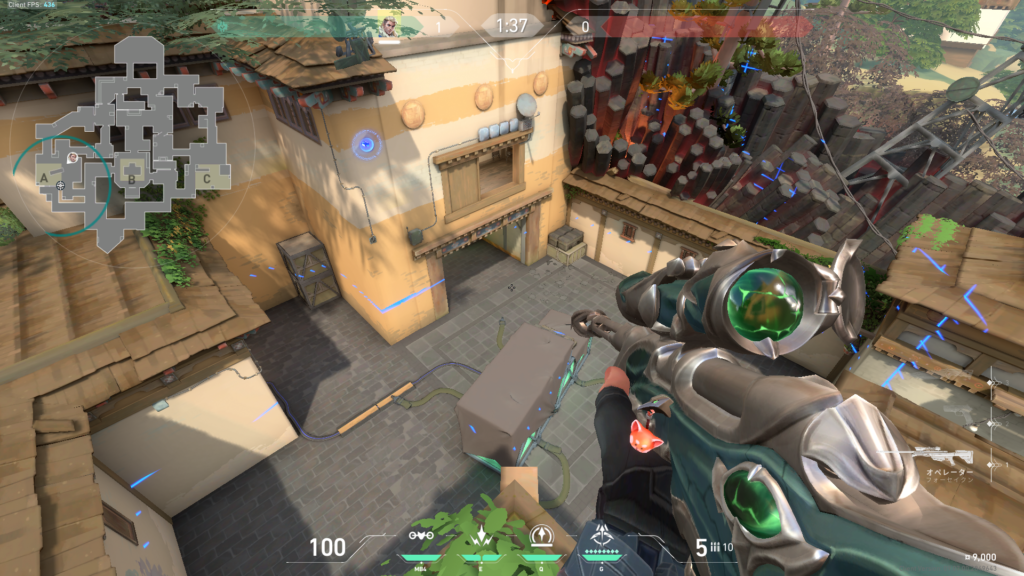This screenshot has width=1024, height=576.
Task: Select the A site marker on minimap
Action: [x=44, y=177]
